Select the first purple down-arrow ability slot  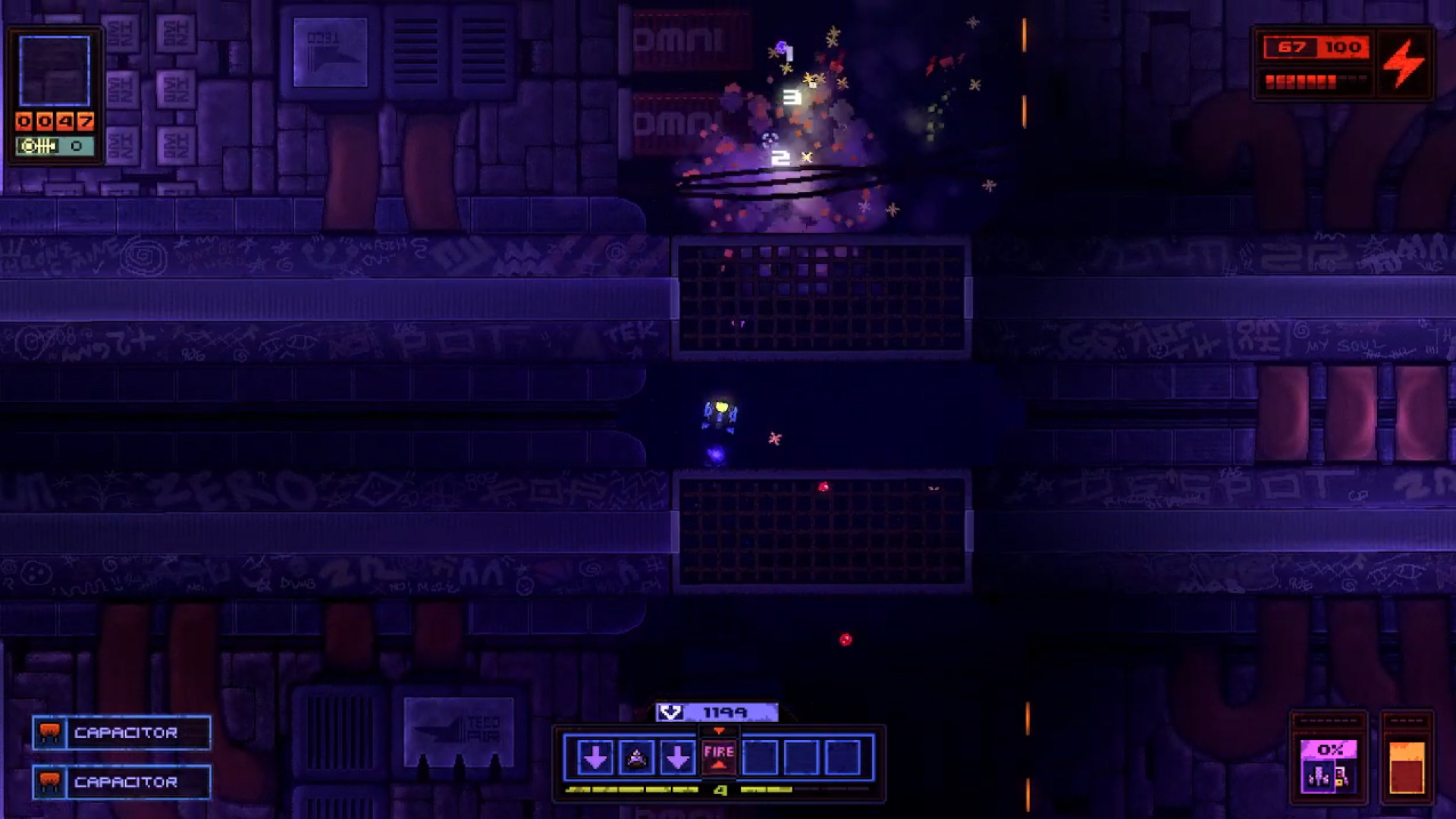pos(598,757)
